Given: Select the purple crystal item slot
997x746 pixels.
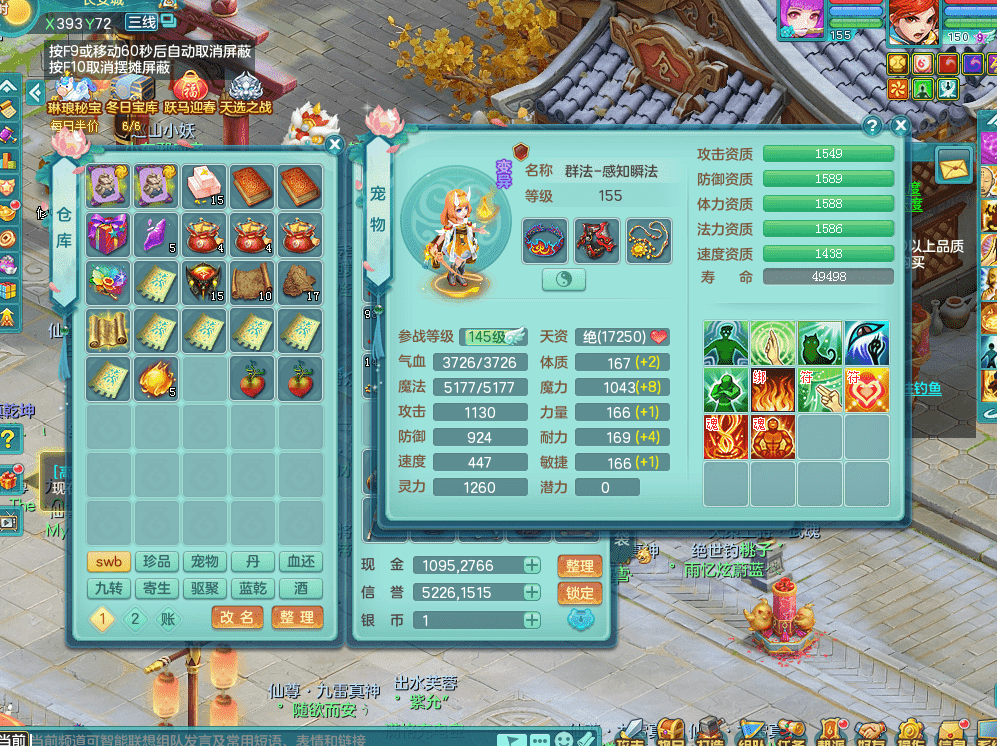Looking at the screenshot, I should [156, 235].
